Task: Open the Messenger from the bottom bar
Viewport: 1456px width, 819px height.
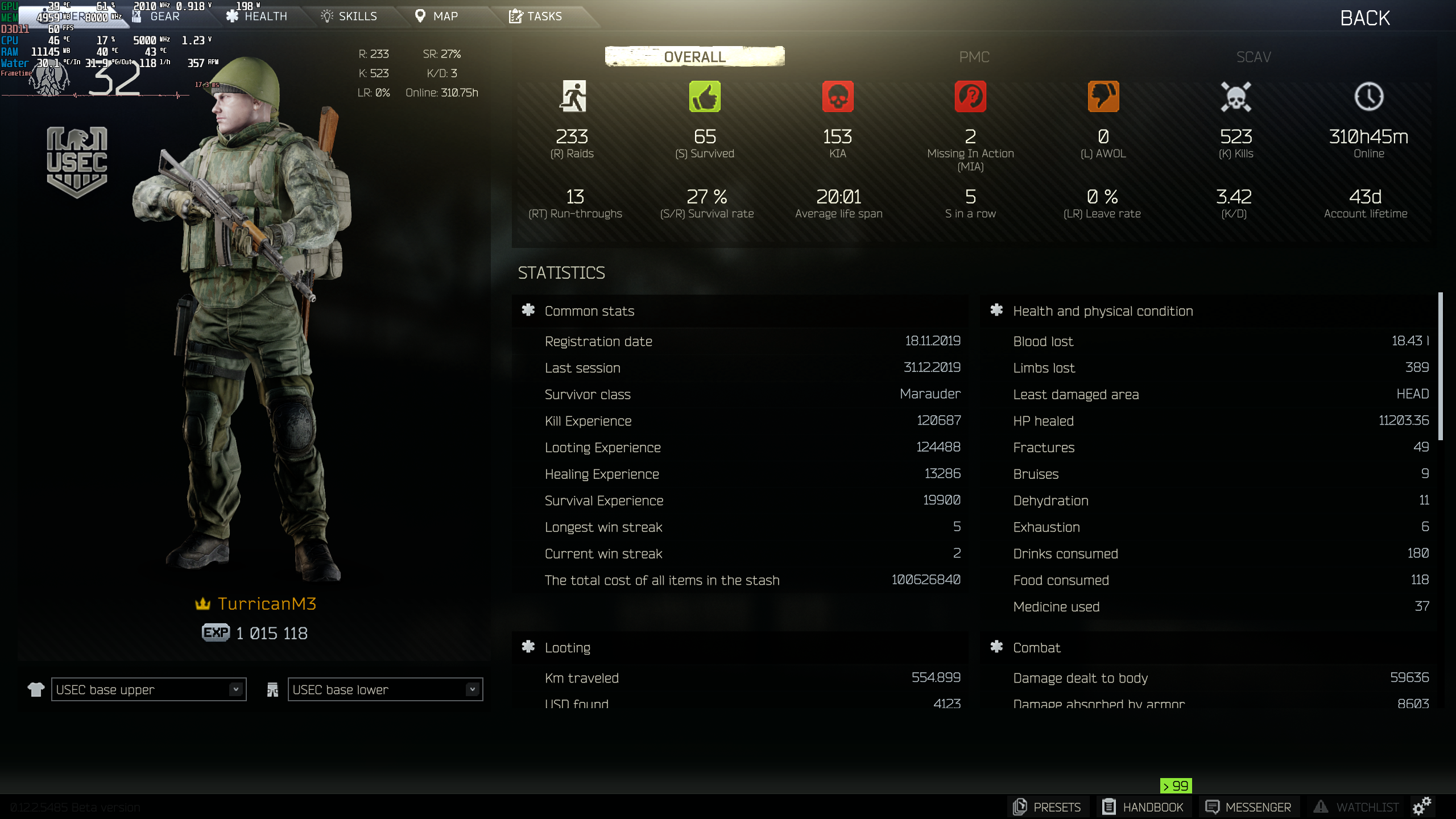Action: [1248, 806]
